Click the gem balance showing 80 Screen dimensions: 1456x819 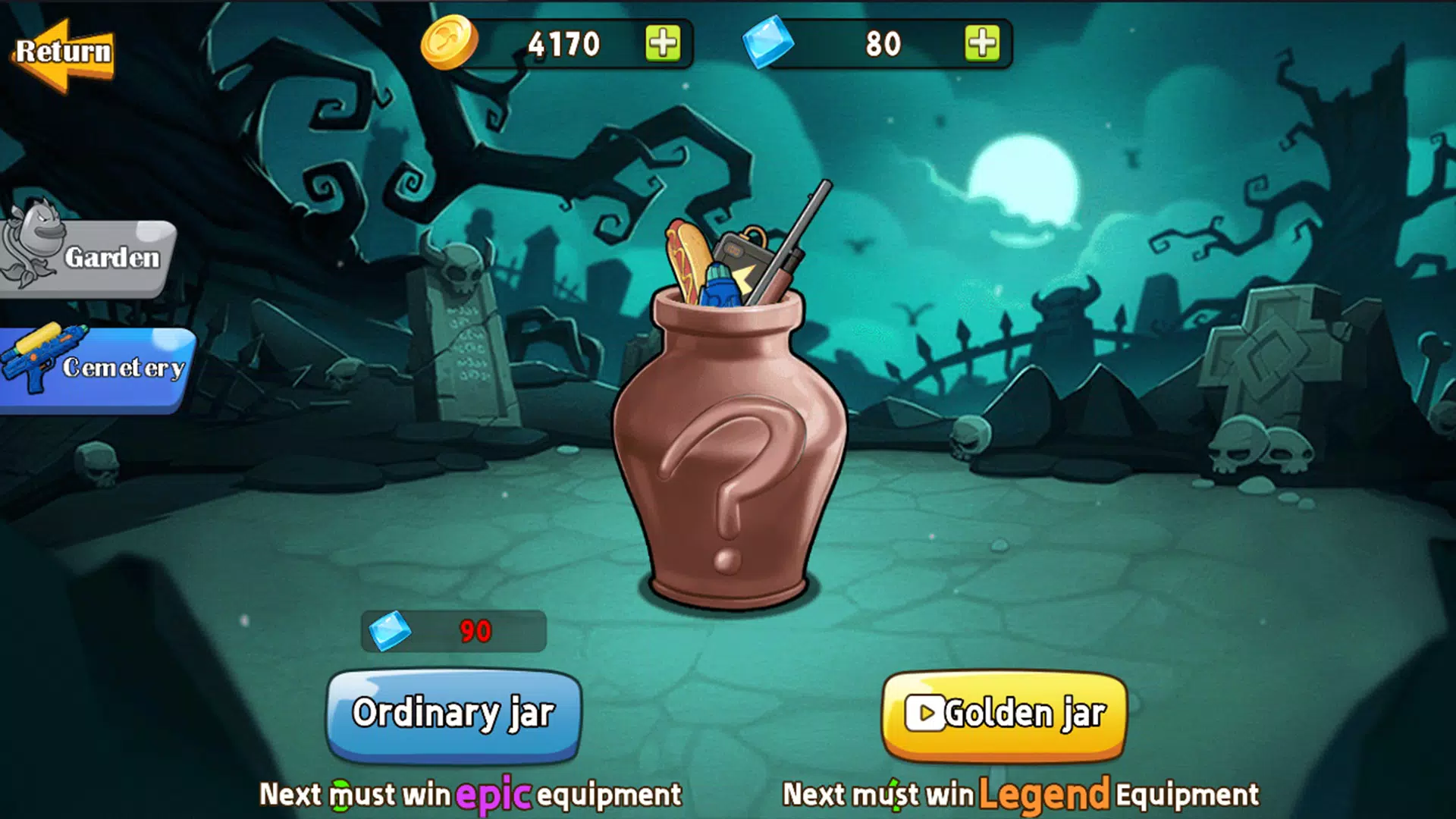[883, 43]
